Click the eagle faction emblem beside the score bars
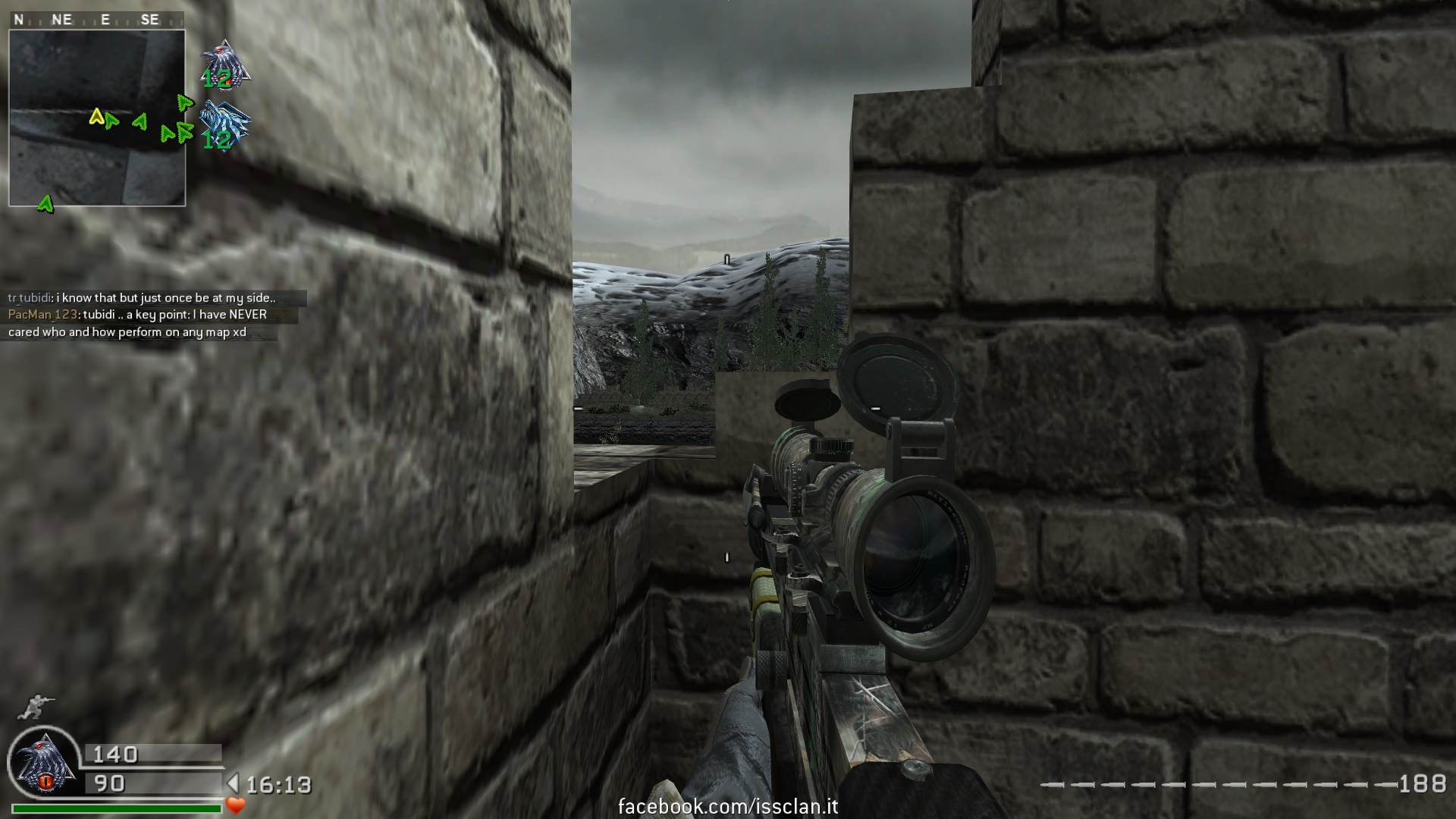This screenshot has width=1456, height=819. pyautogui.click(x=44, y=764)
